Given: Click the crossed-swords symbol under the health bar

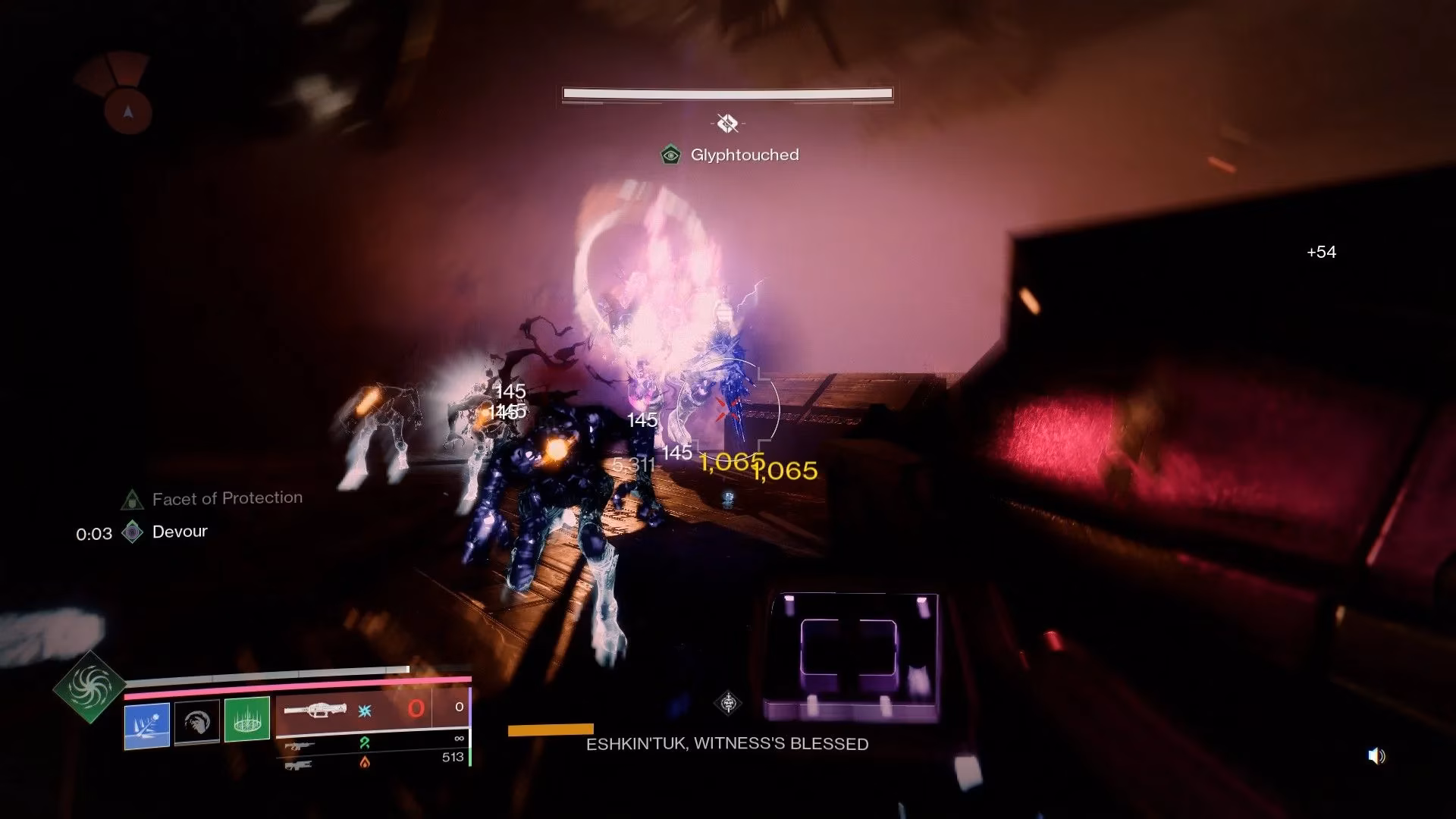Looking at the screenshot, I should [x=729, y=122].
